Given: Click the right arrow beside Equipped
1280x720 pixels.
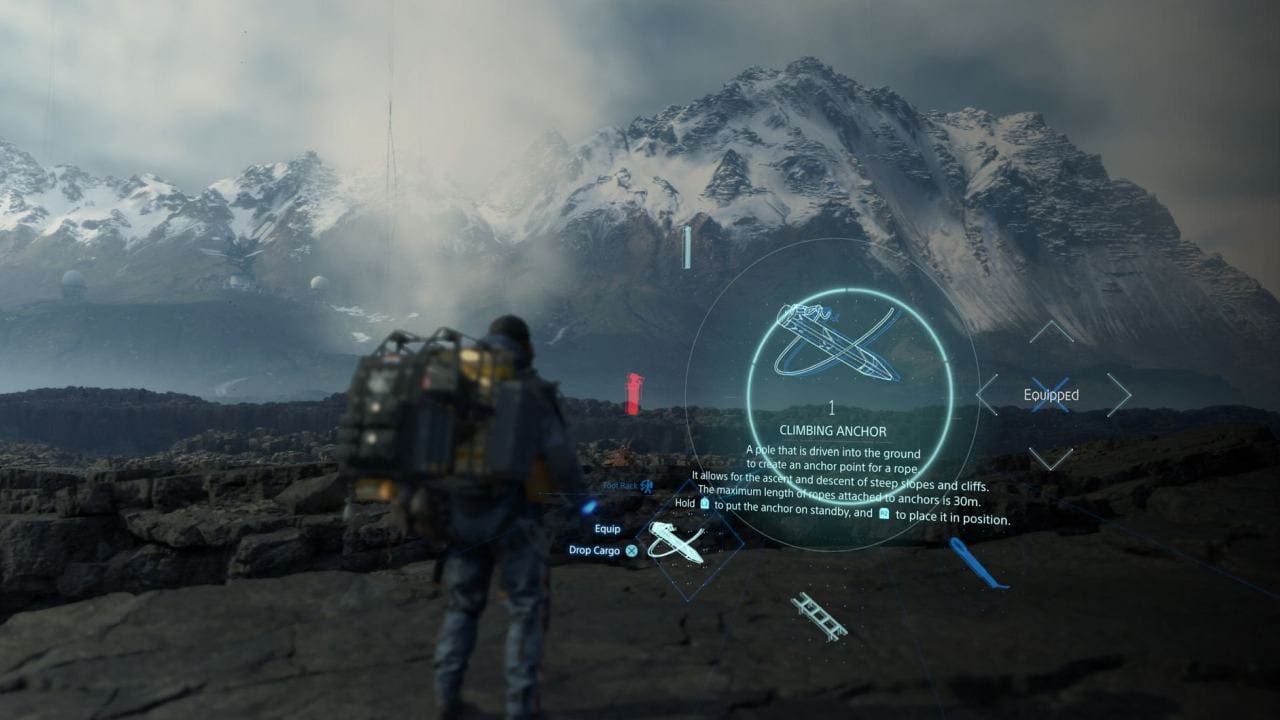Looking at the screenshot, I should (x=1119, y=394).
